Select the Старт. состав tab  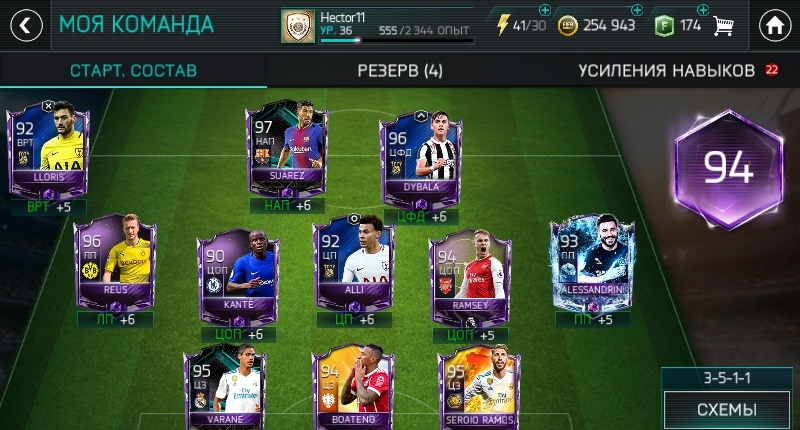click(x=133, y=71)
